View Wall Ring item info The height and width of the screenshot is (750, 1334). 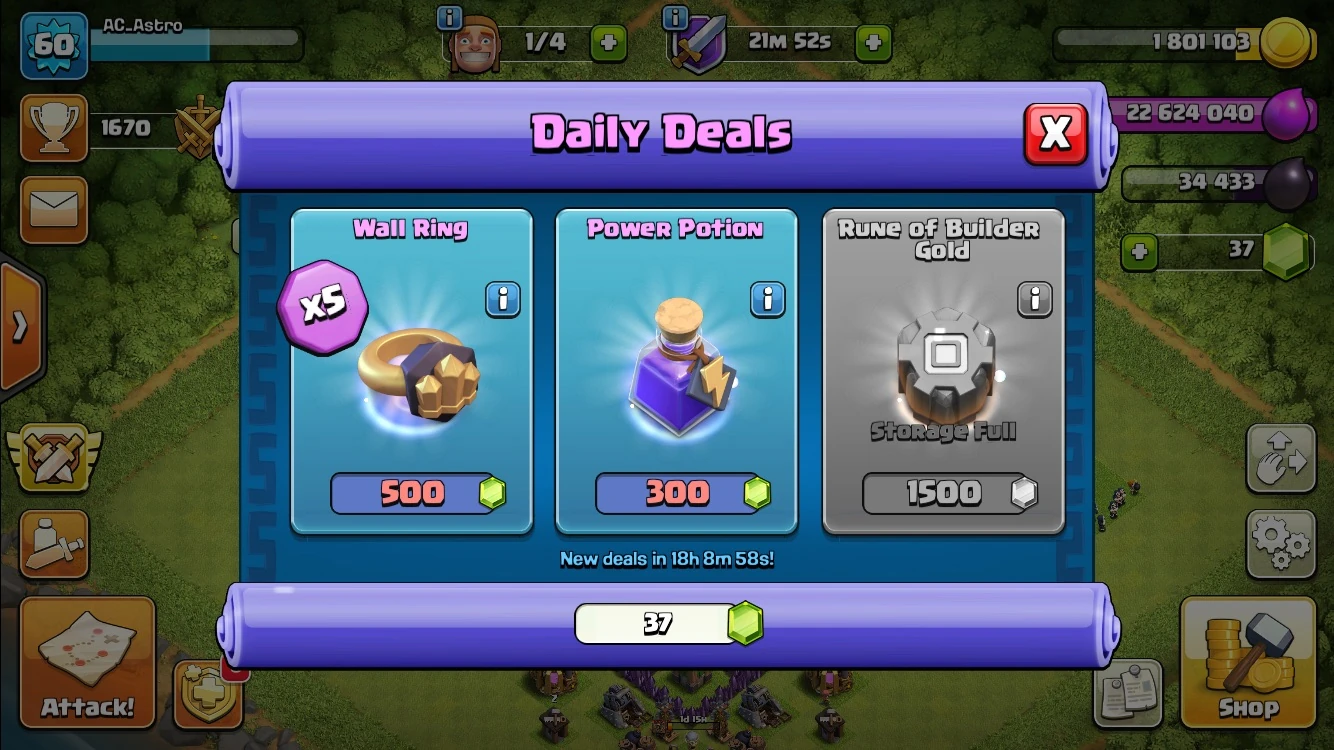point(503,300)
